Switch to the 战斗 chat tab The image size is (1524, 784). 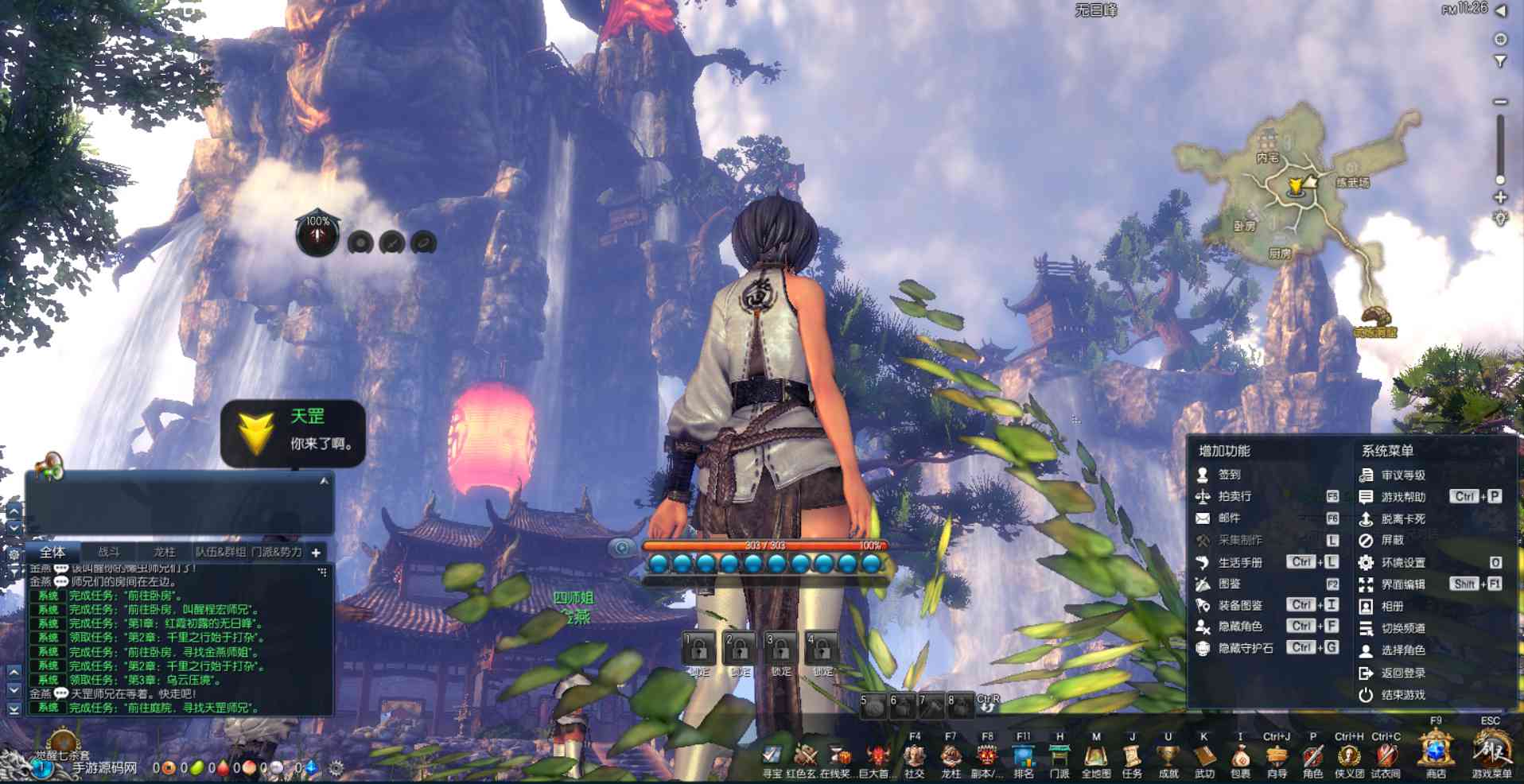(109, 552)
